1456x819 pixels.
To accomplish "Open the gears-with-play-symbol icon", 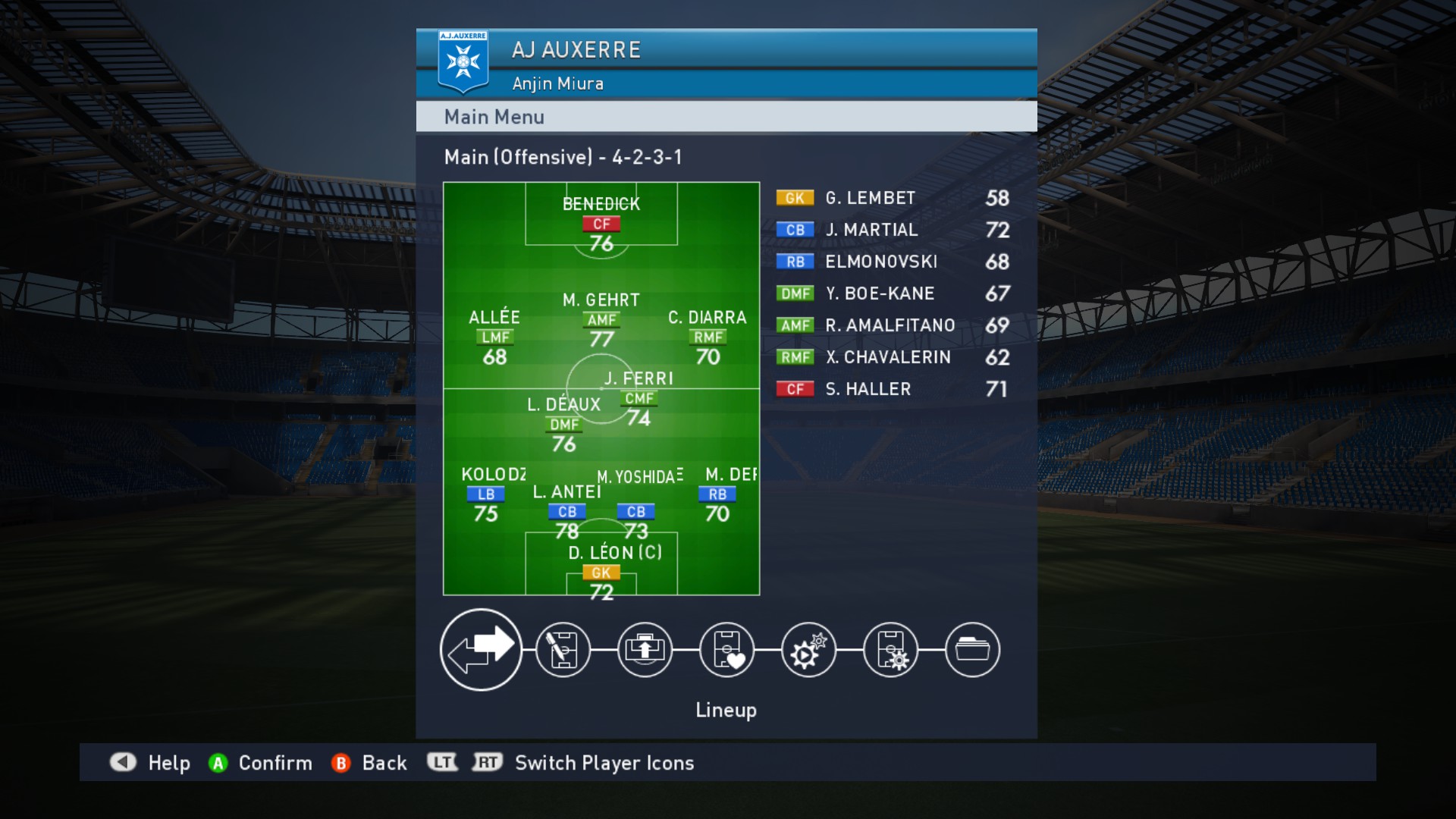I will tap(808, 650).
